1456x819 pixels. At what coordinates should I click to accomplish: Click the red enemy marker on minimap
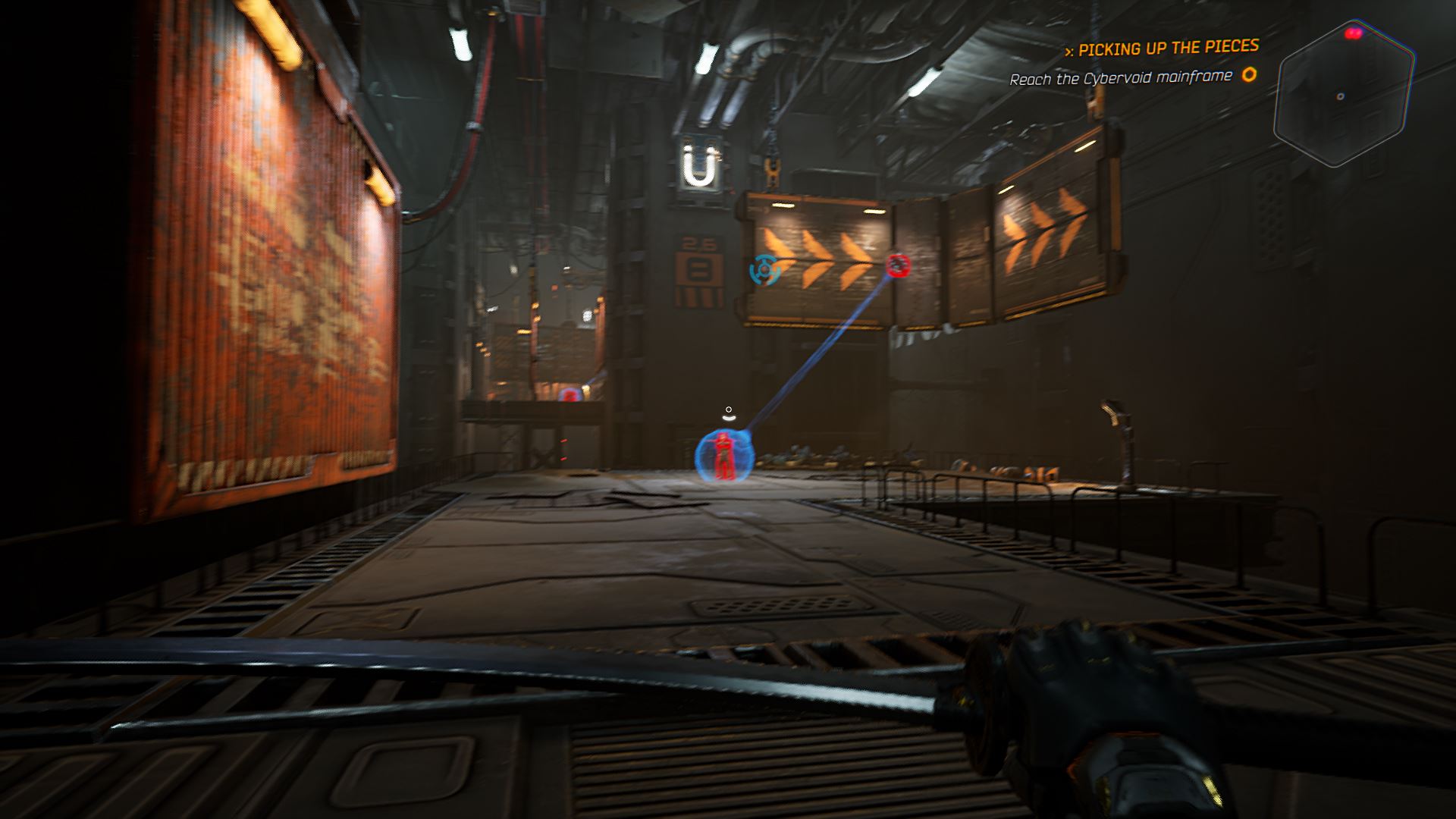pos(1354,33)
